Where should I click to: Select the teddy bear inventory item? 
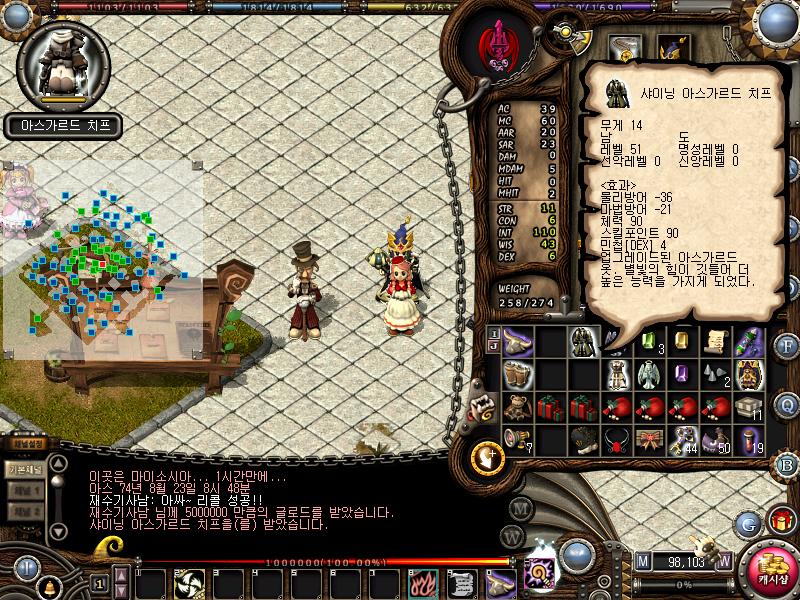point(518,408)
